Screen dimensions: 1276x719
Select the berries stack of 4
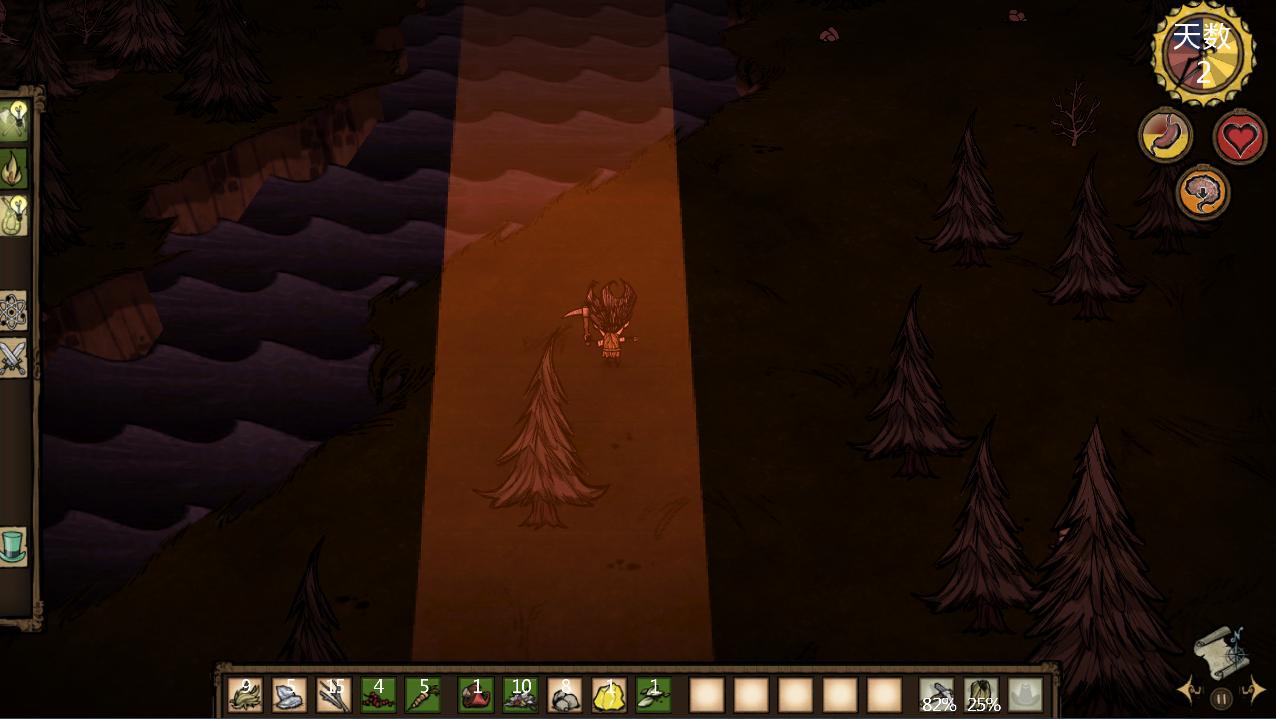(x=378, y=694)
